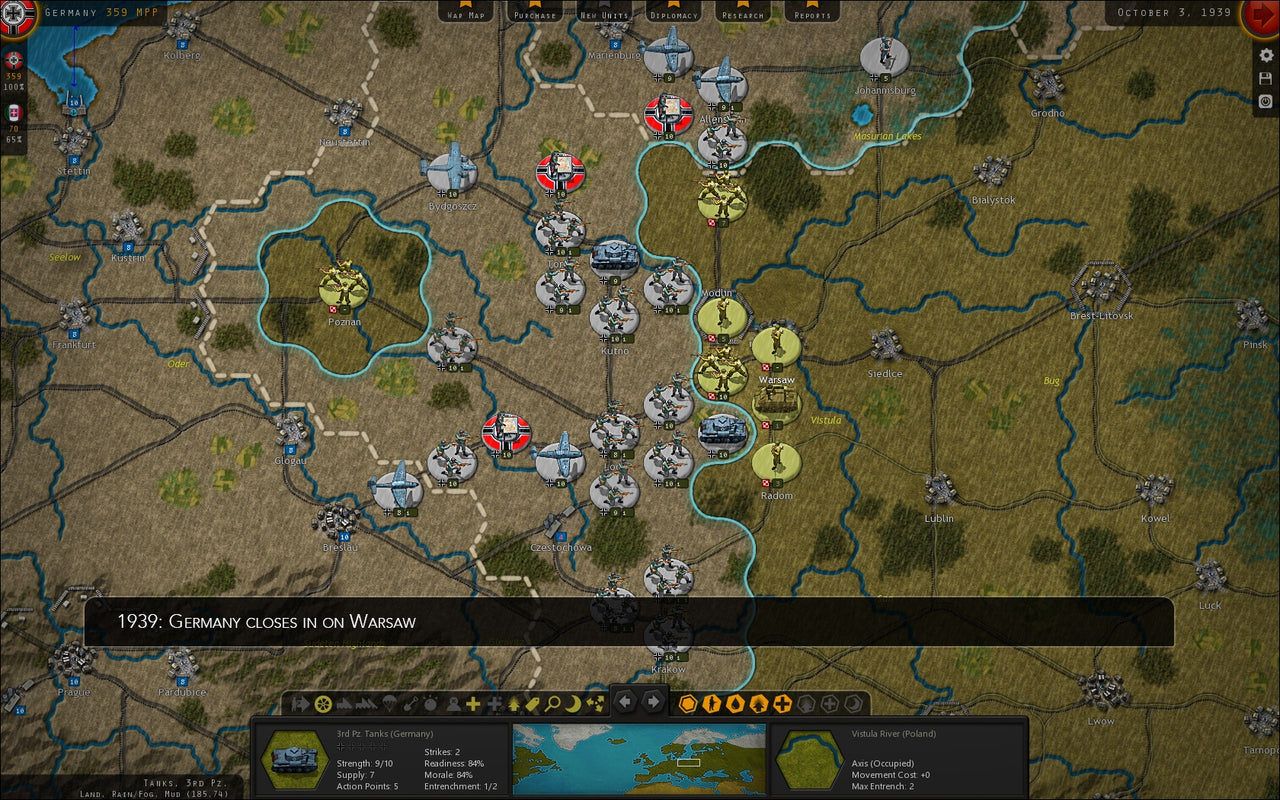
Task: Open the Diplomacy menu
Action: point(673,14)
